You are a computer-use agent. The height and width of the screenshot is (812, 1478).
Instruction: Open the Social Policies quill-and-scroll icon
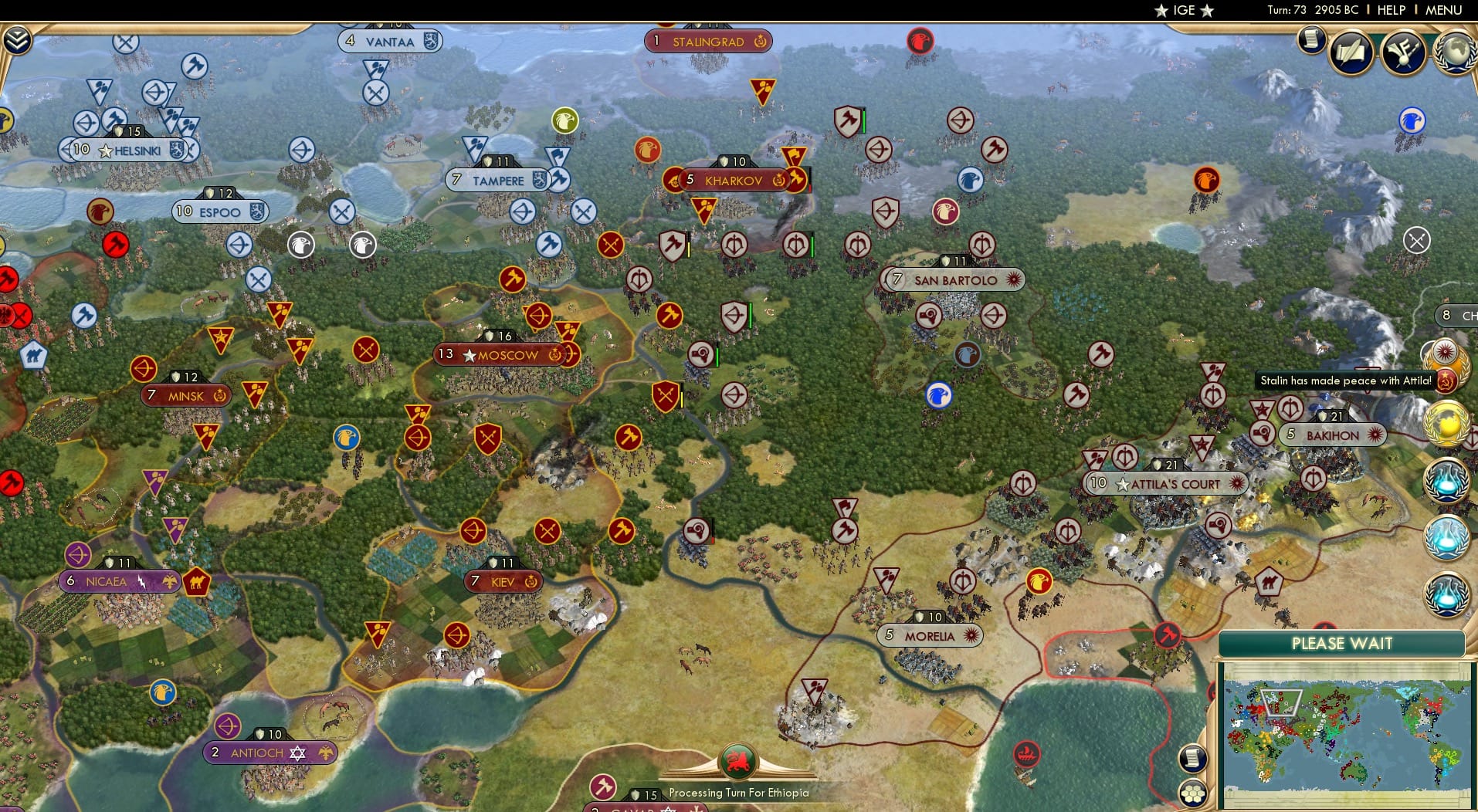[x=1350, y=52]
